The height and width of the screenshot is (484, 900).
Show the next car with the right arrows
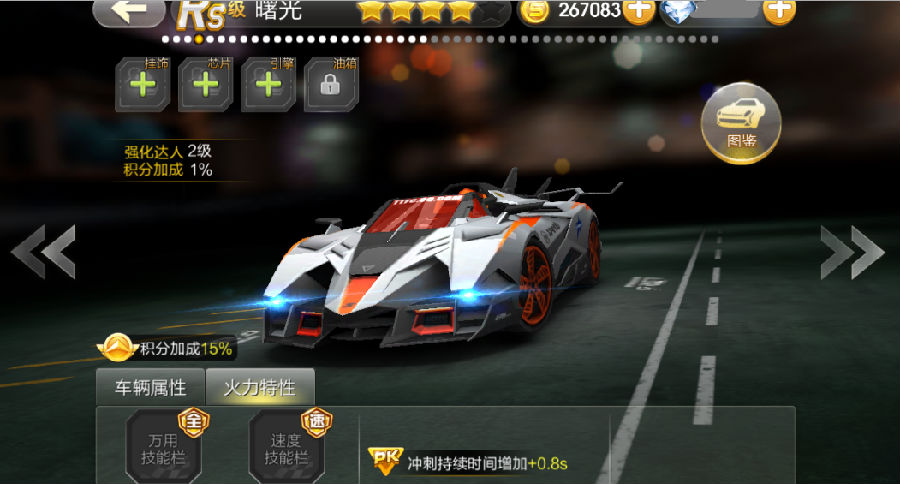pos(851,252)
